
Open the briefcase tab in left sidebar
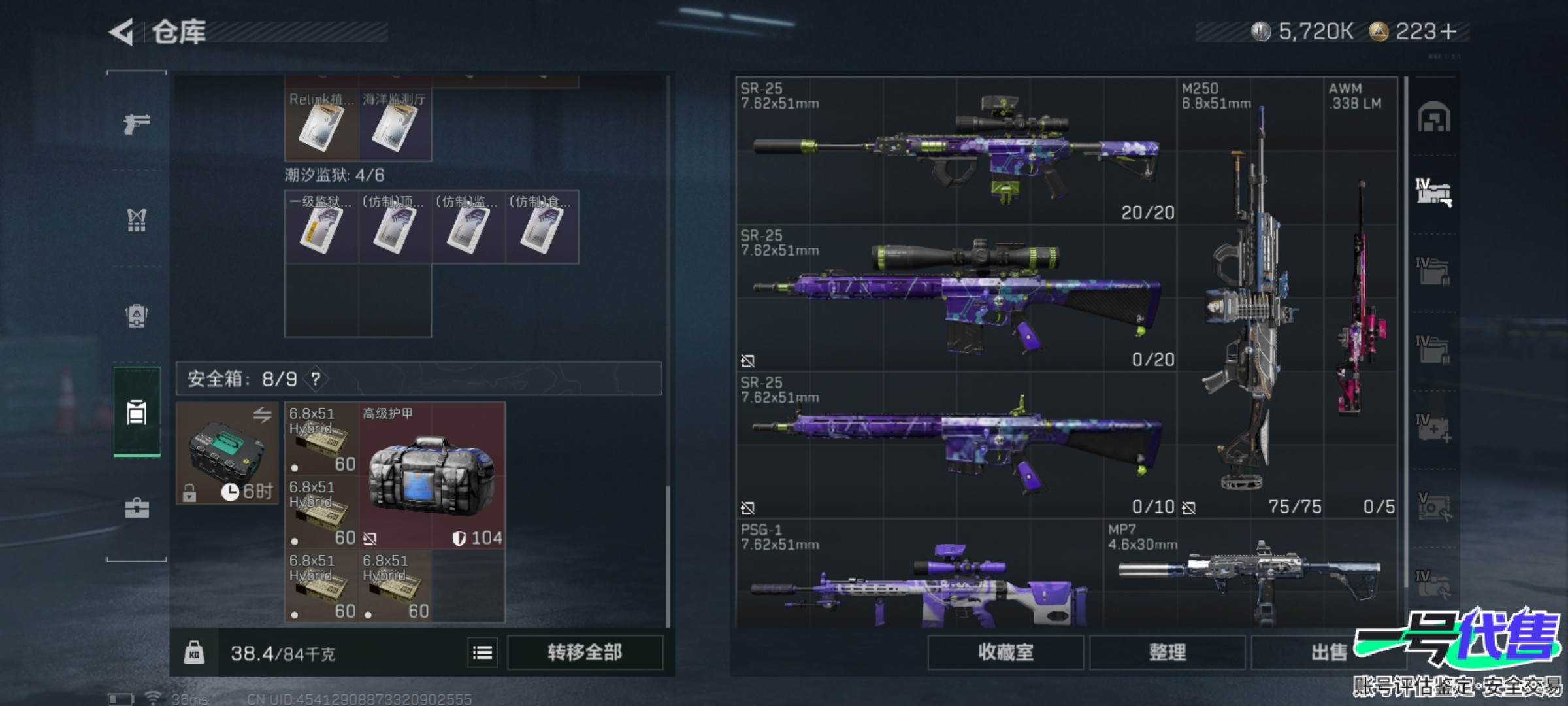(x=137, y=508)
